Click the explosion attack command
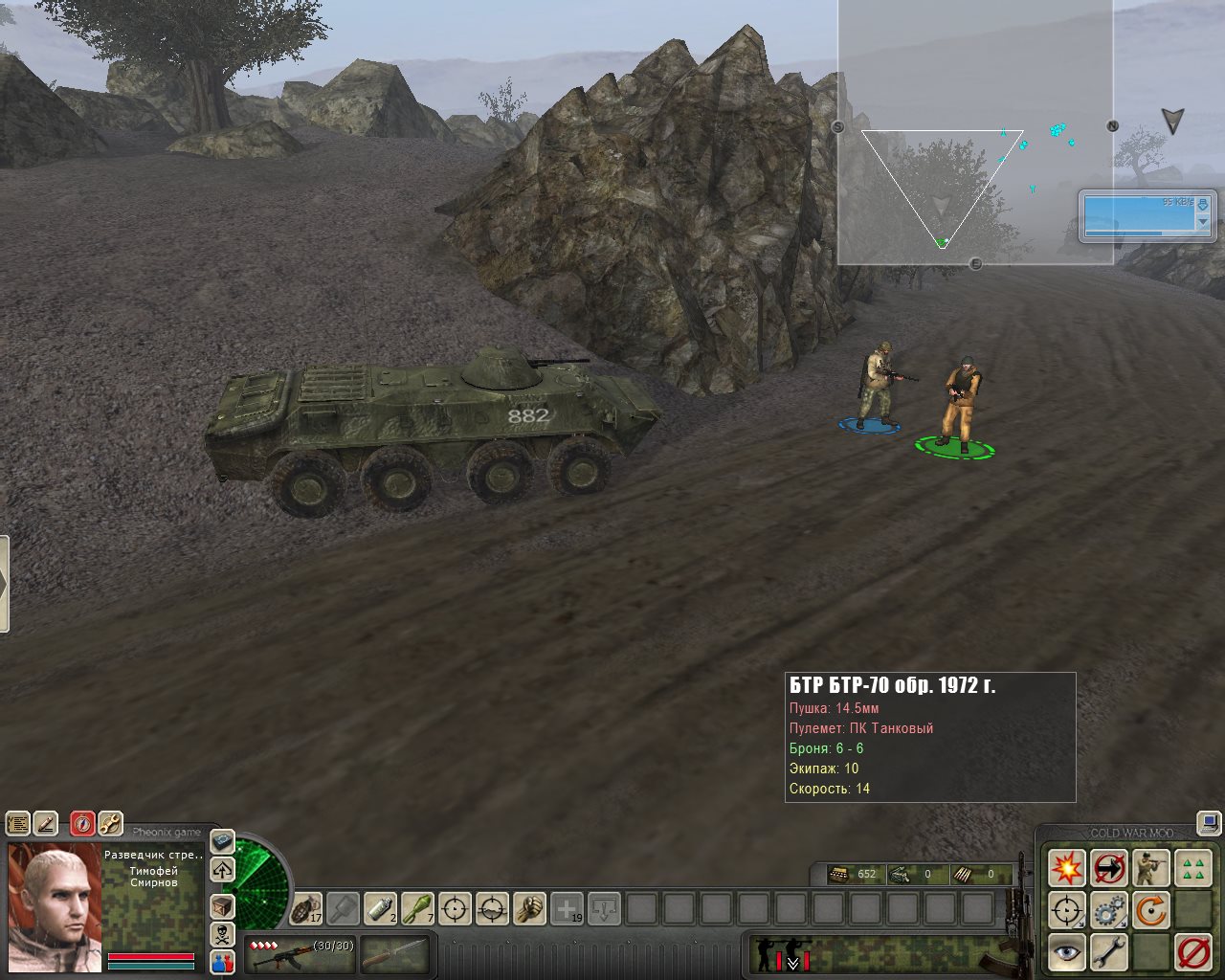1225x980 pixels. [x=1066, y=869]
